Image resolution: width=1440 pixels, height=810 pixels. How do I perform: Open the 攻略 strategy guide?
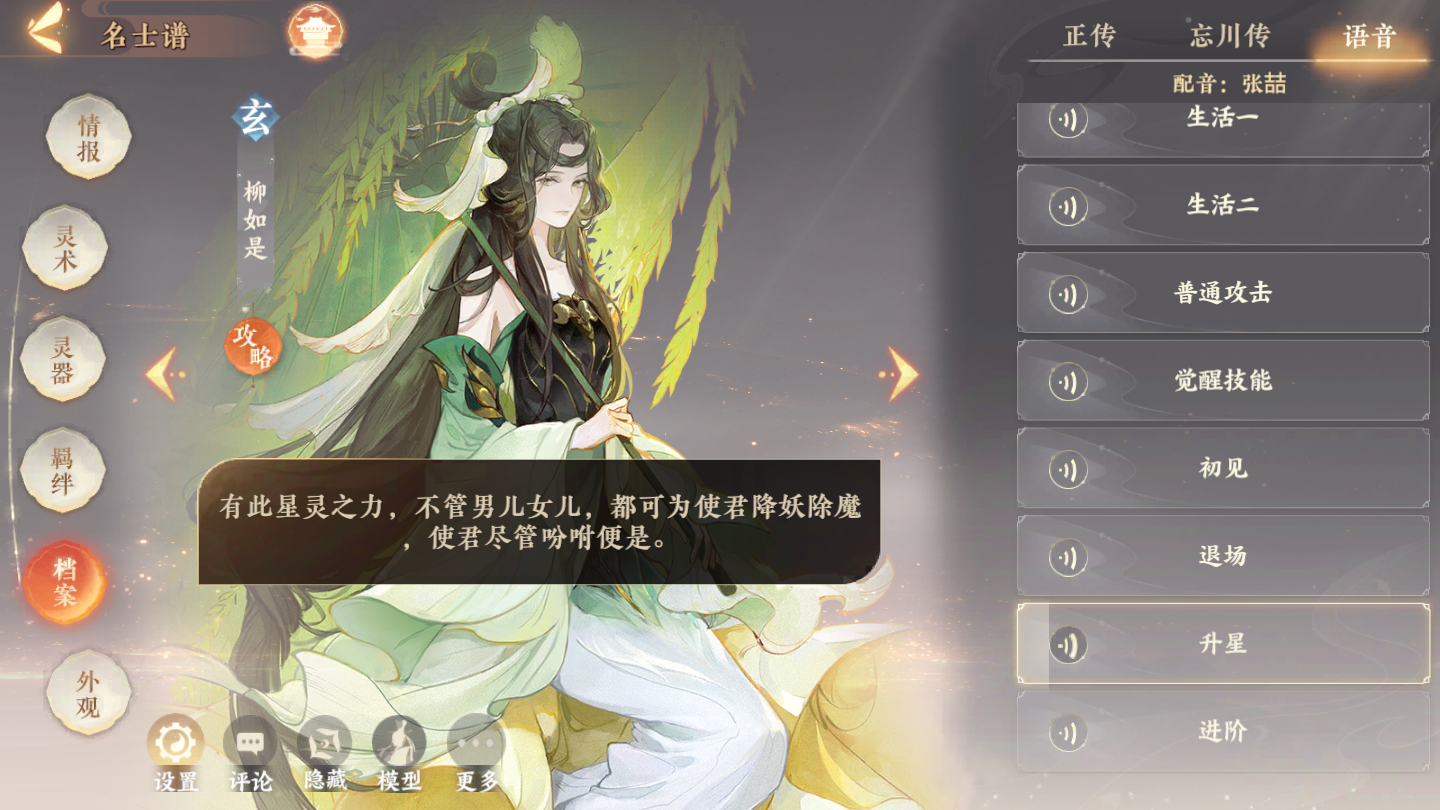tap(255, 348)
